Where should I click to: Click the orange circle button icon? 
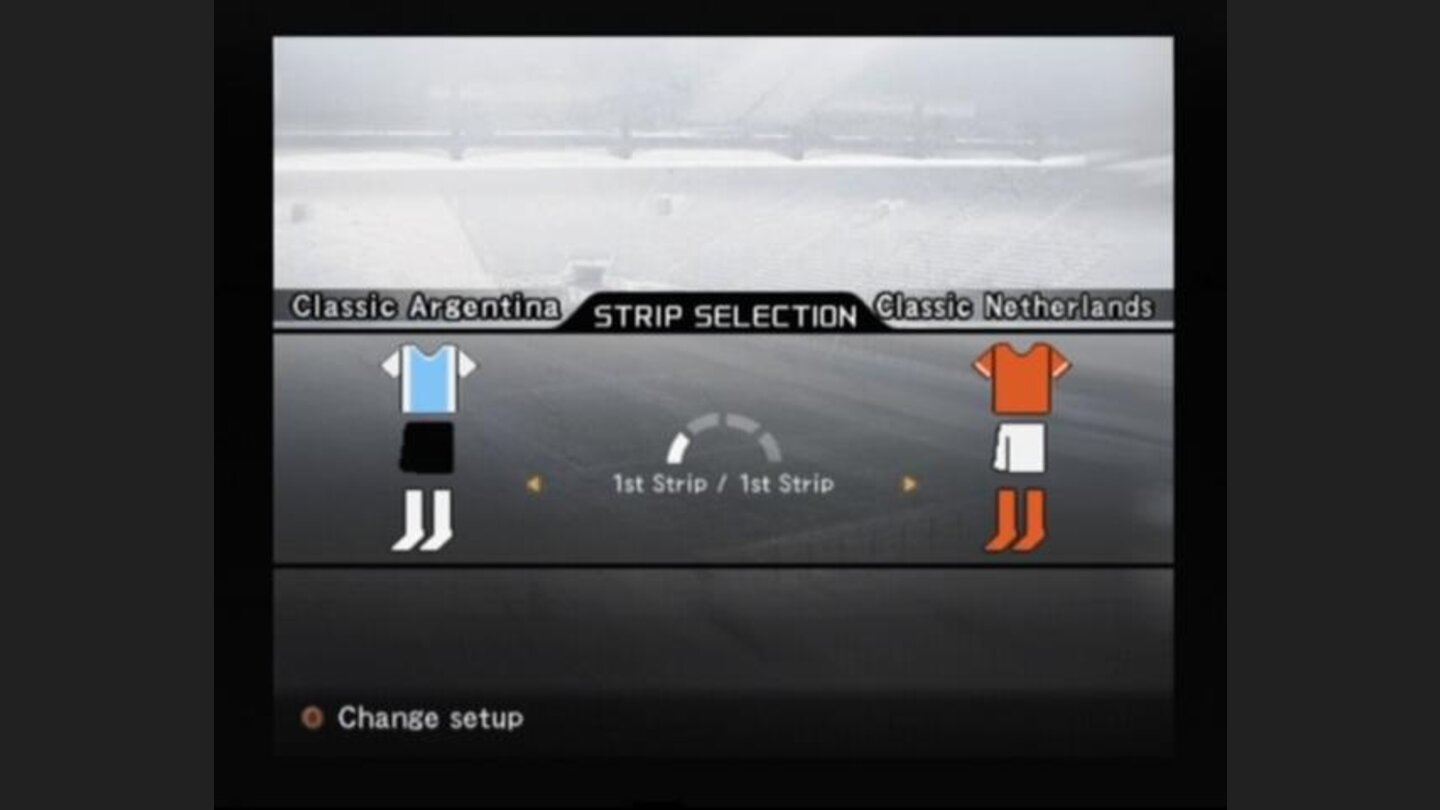tap(312, 717)
